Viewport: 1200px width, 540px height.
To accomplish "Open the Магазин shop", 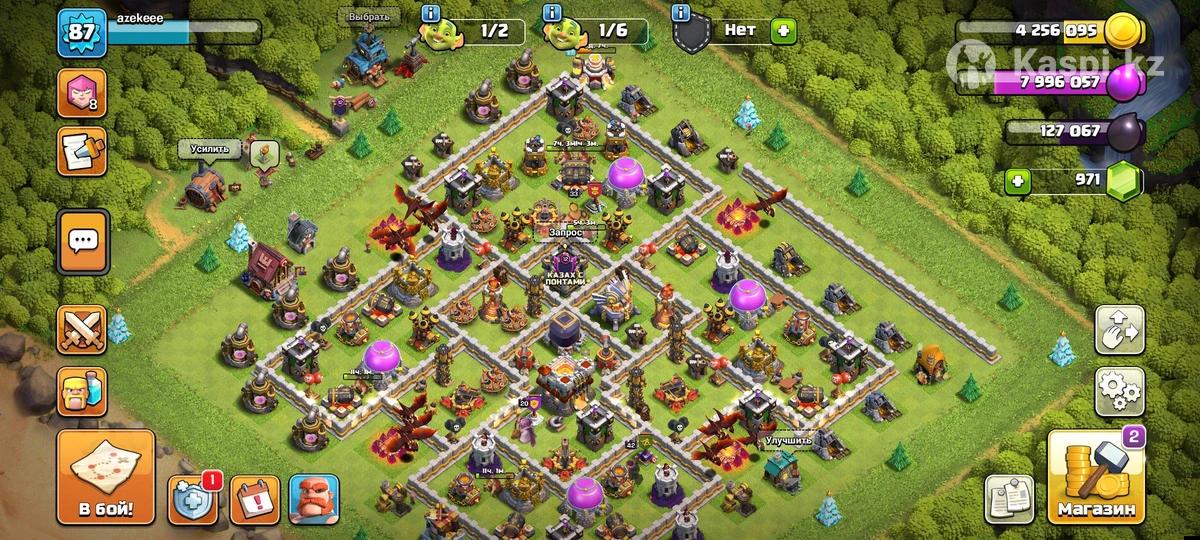I will click(1095, 480).
